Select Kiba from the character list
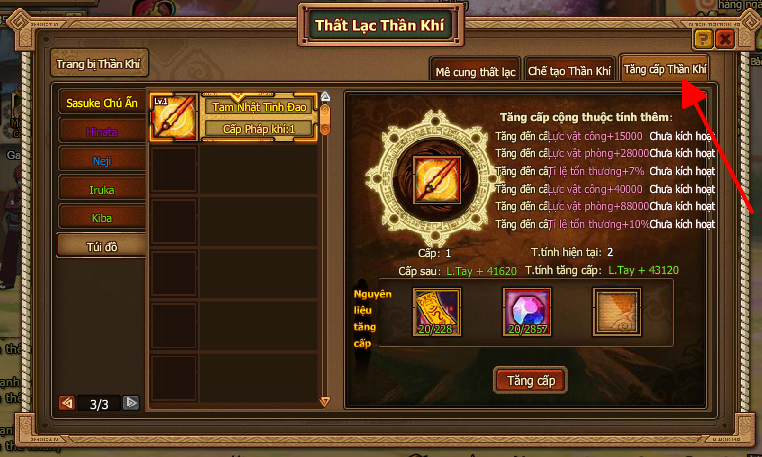Screen dimensions: 762x457 coord(101,216)
